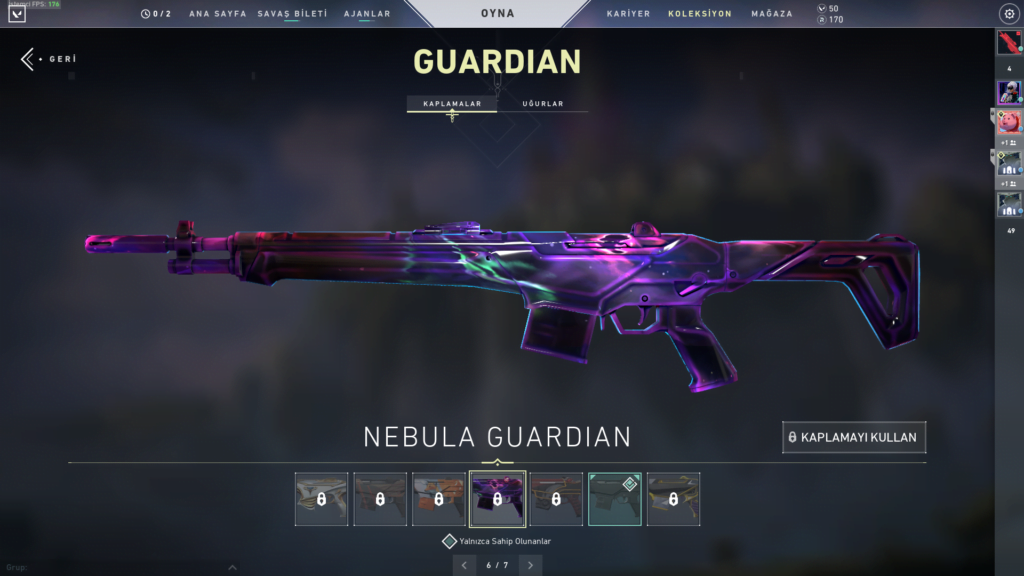
Task: Open the SAVAŞ BİLETİ page
Action: tap(293, 14)
